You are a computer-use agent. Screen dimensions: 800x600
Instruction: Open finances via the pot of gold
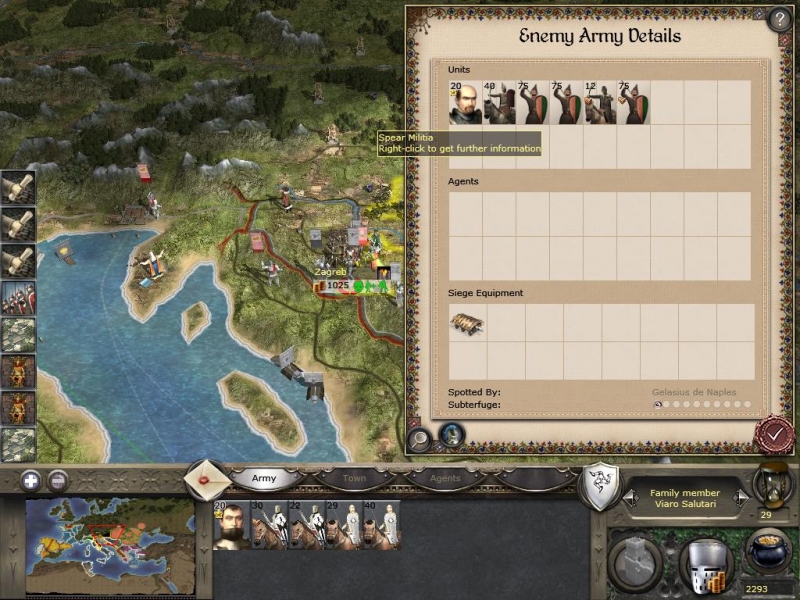pos(768,551)
